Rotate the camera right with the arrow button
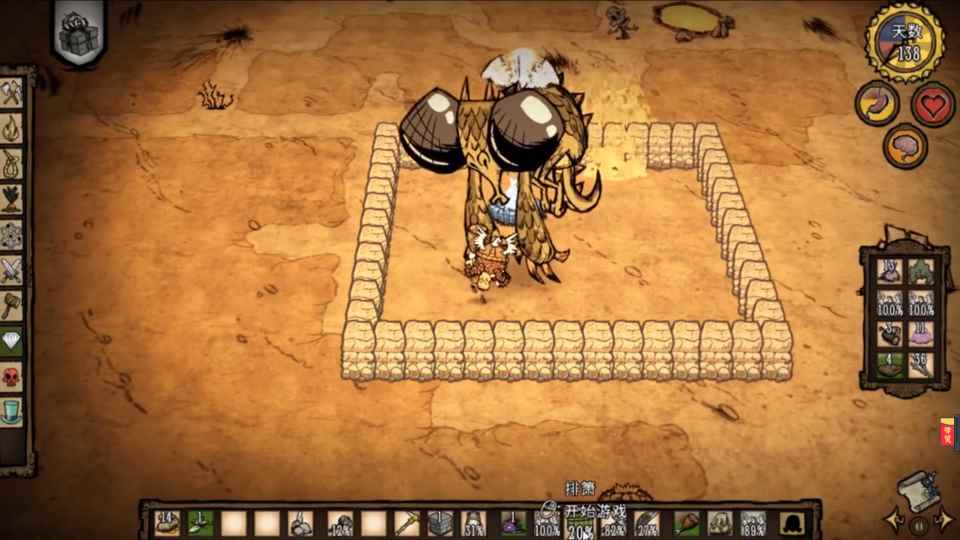This screenshot has height=540, width=960. tap(943, 521)
